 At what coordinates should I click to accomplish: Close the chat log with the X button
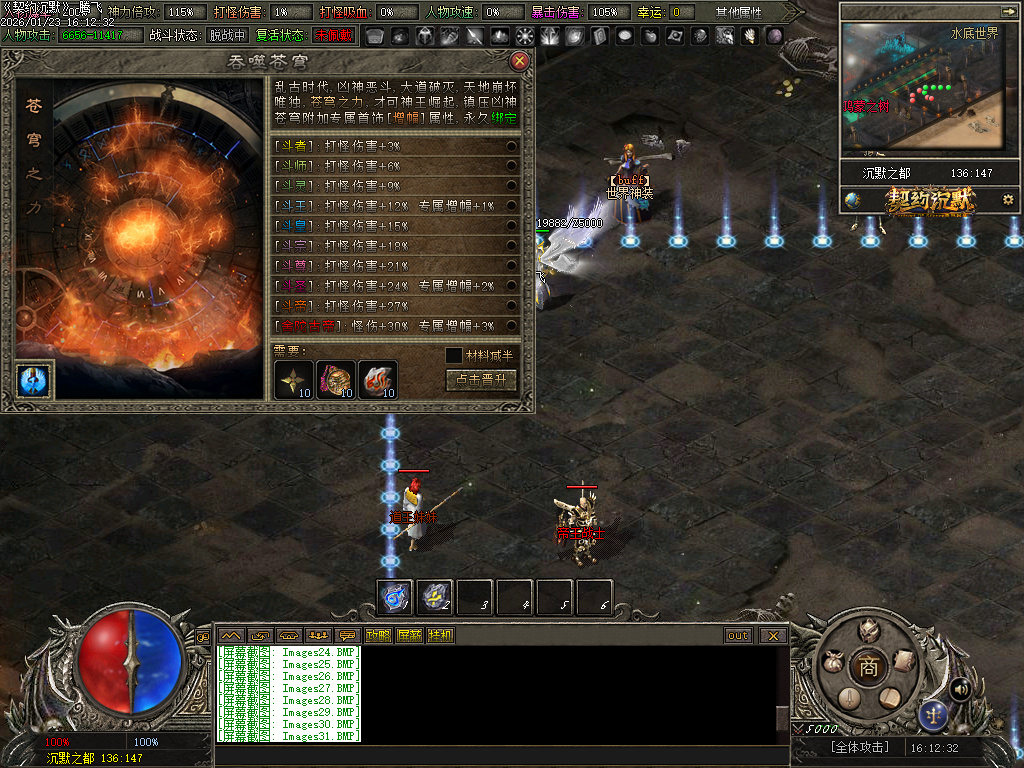pyautogui.click(x=773, y=636)
